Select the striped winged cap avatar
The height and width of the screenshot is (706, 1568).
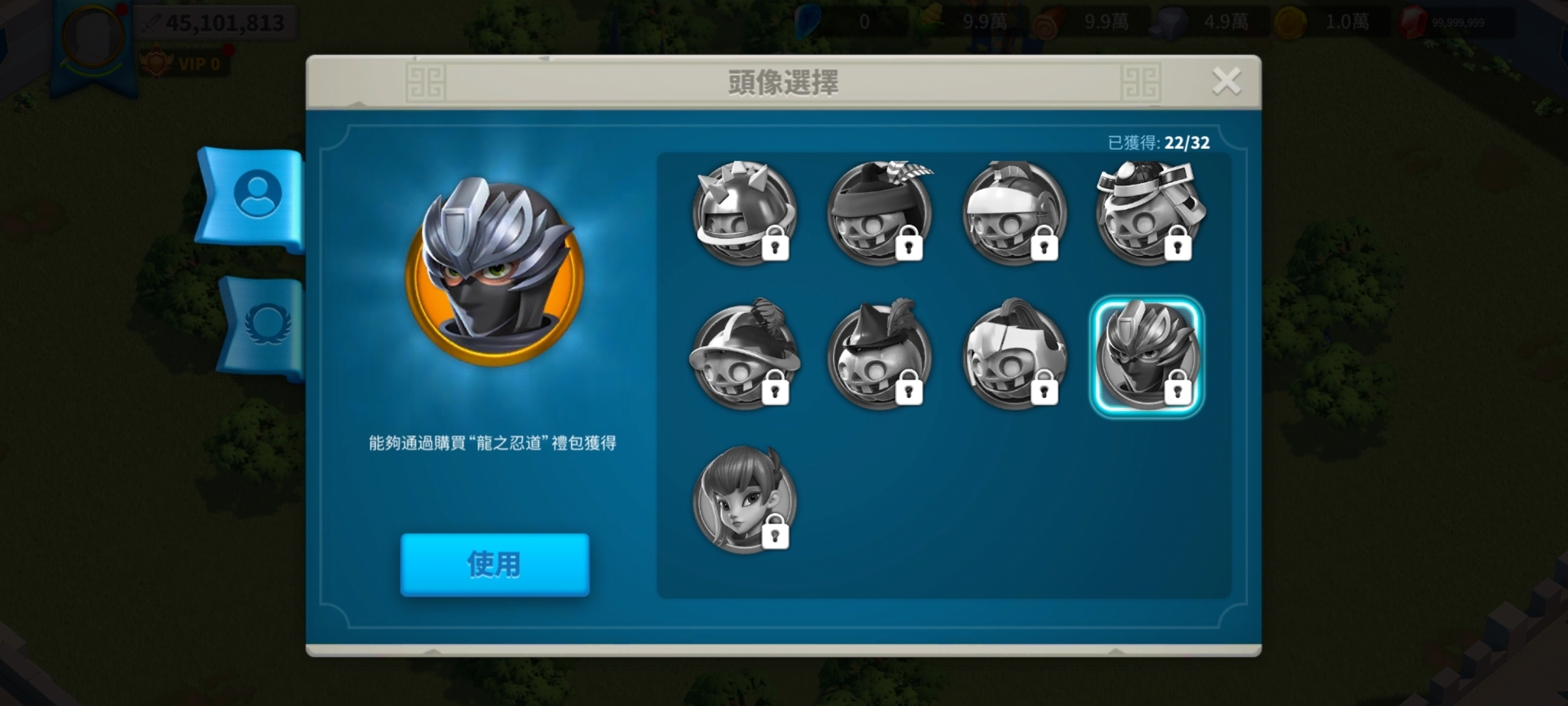[x=879, y=218]
